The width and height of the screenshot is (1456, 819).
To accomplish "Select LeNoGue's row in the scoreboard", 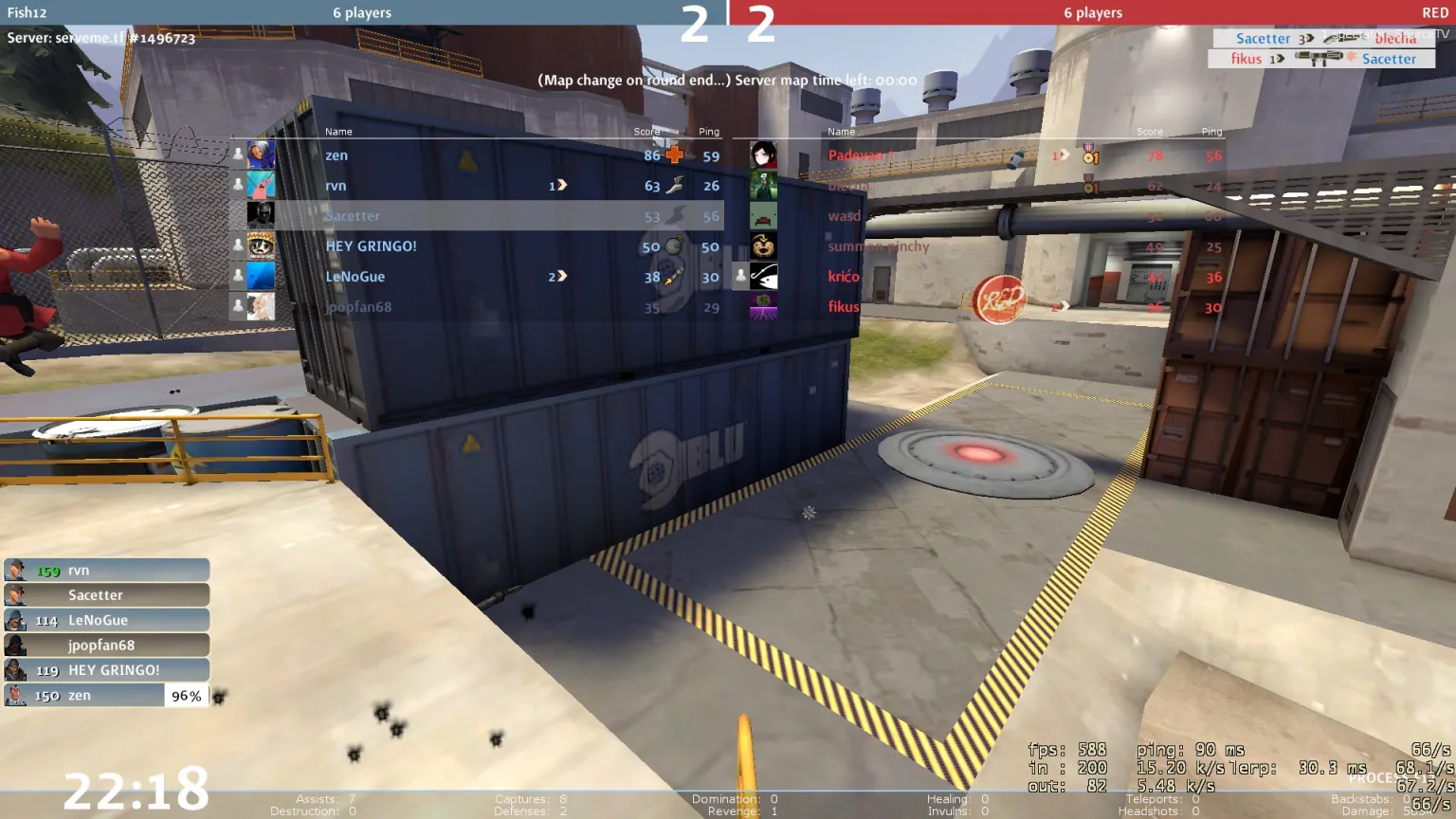I will pos(474,277).
